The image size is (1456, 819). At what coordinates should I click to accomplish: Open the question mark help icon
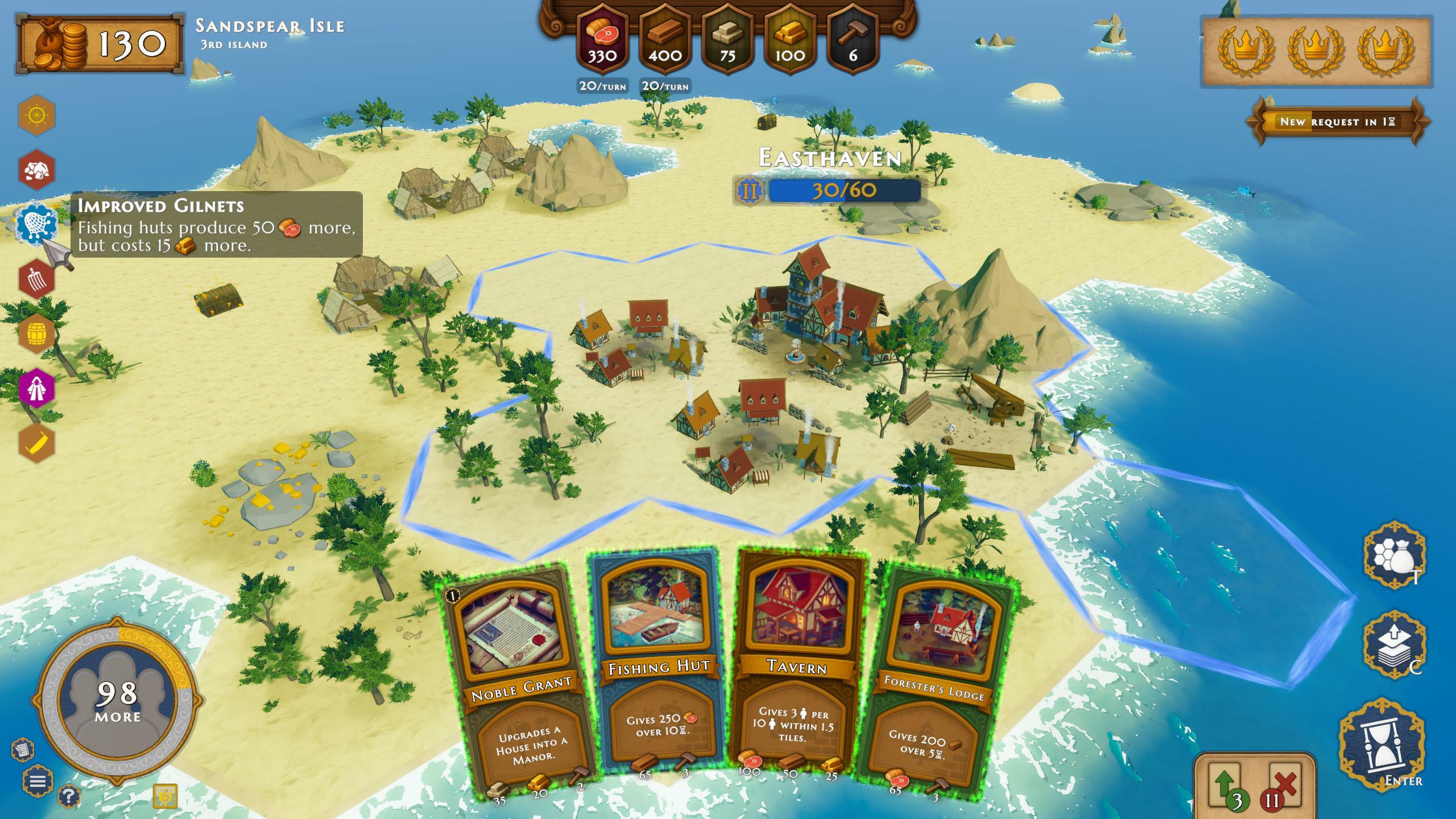68,796
